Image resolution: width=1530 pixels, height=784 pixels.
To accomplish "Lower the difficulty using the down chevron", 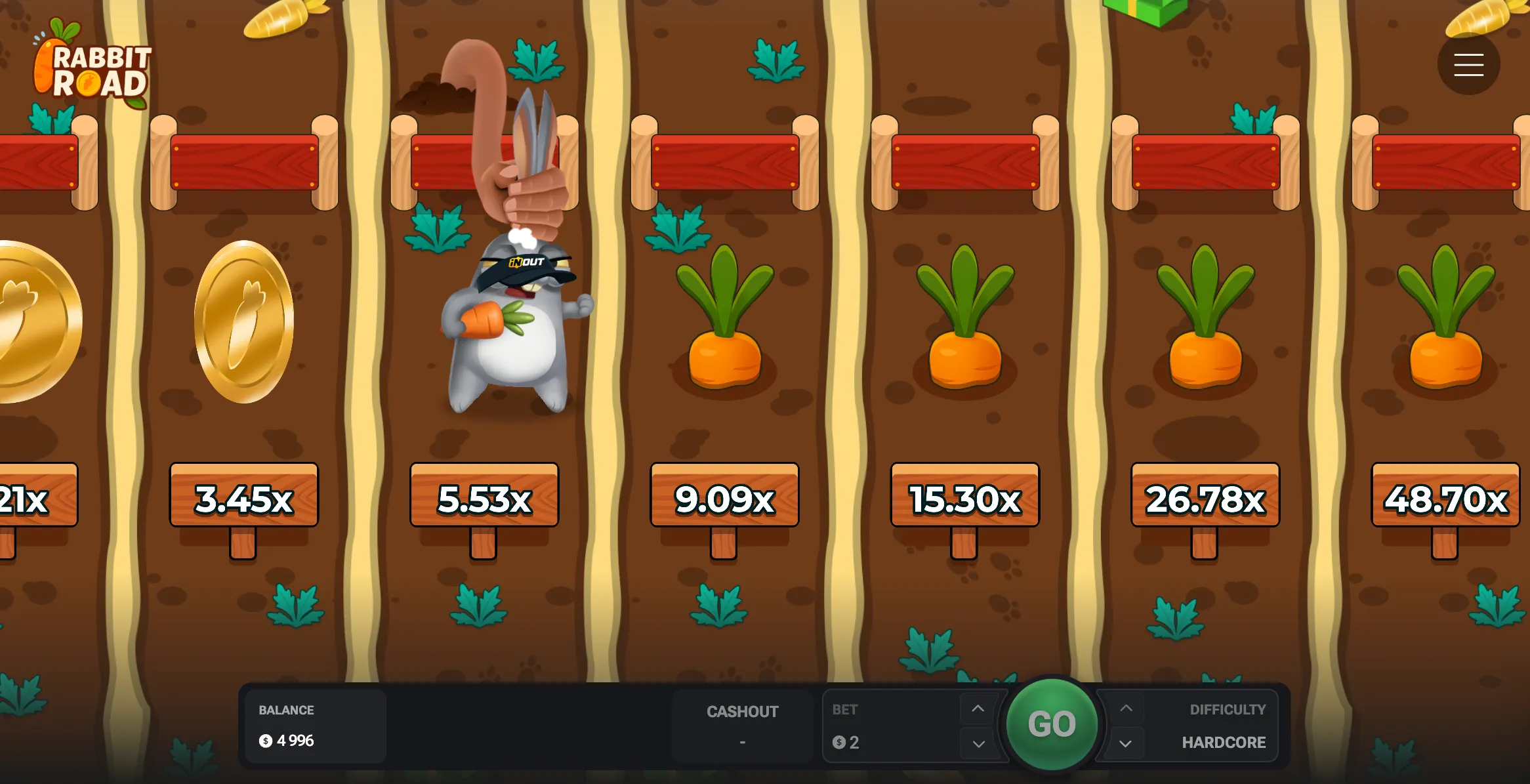I will 1127,744.
